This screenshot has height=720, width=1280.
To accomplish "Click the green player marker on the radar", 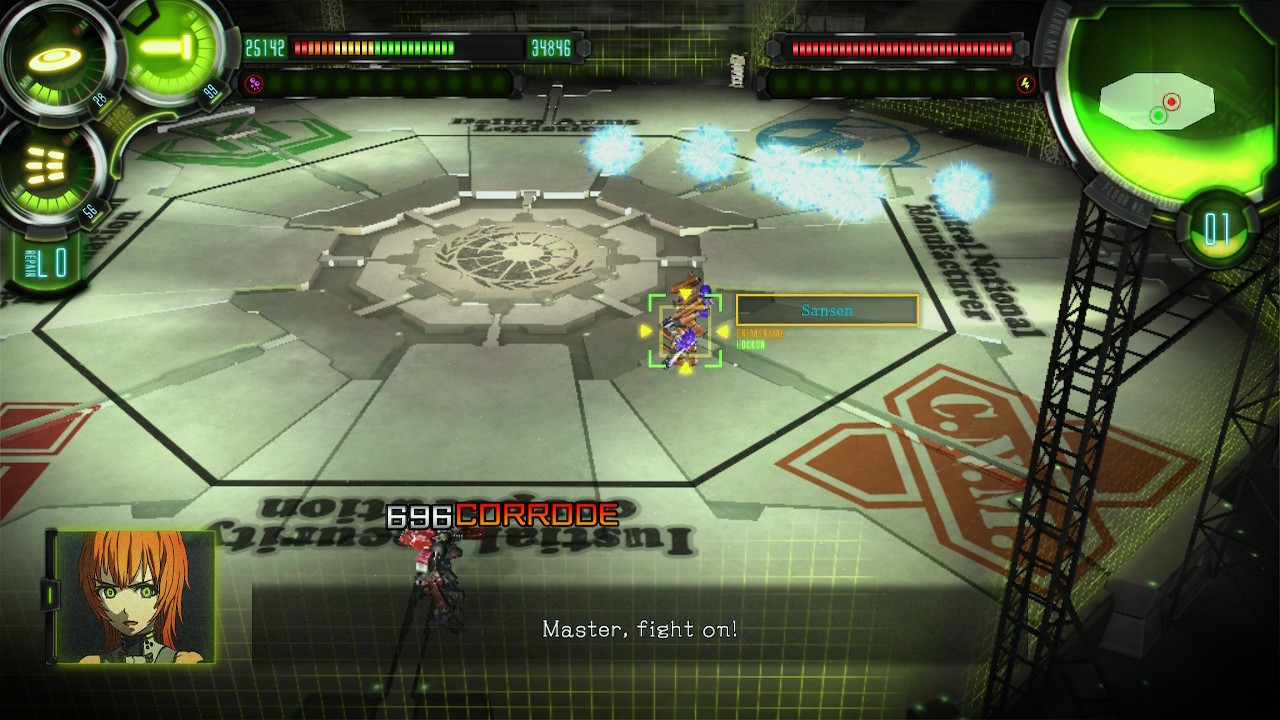I will click(x=1157, y=116).
